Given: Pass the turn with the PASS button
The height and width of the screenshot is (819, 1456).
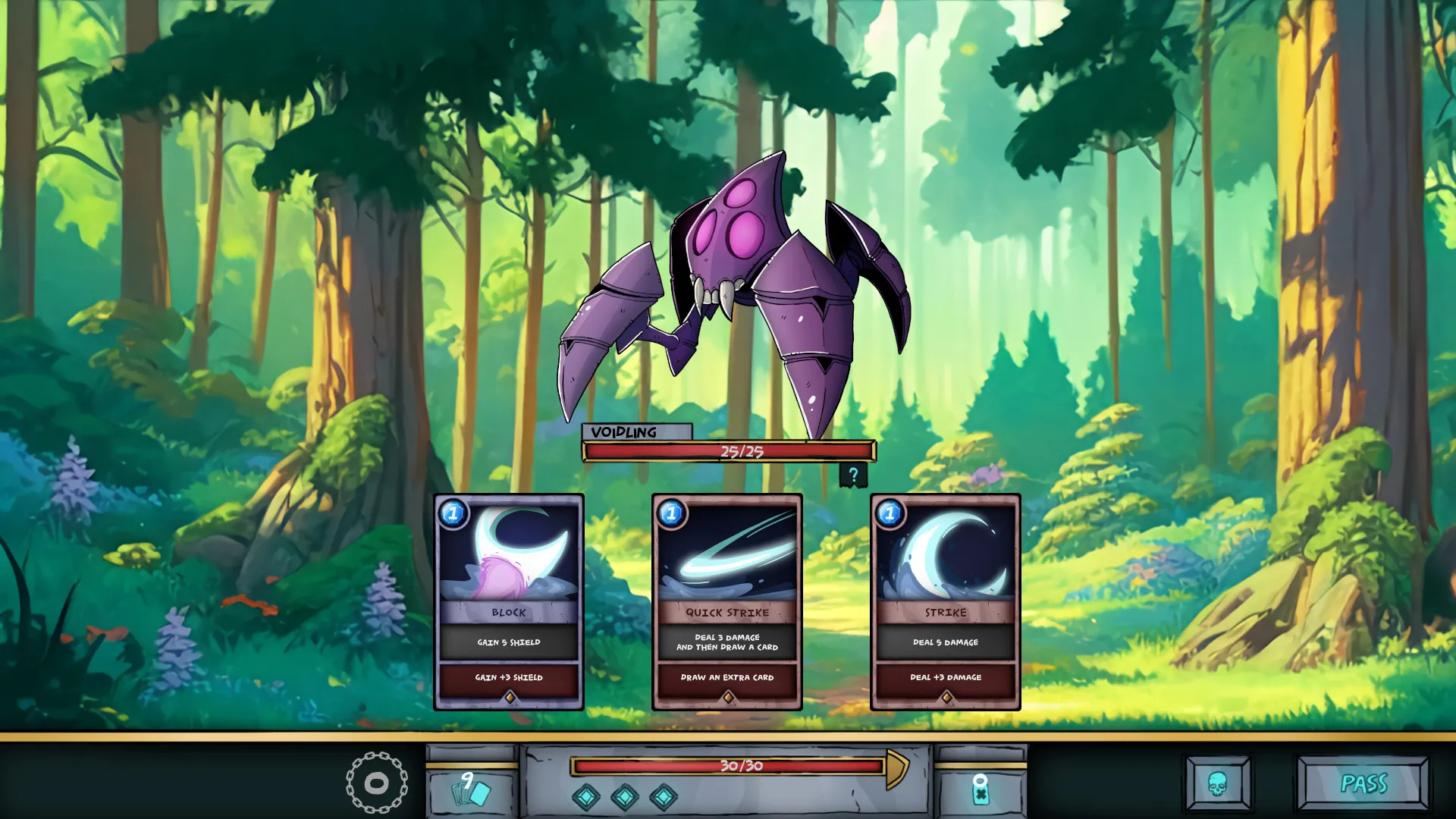Looking at the screenshot, I should 1363,783.
